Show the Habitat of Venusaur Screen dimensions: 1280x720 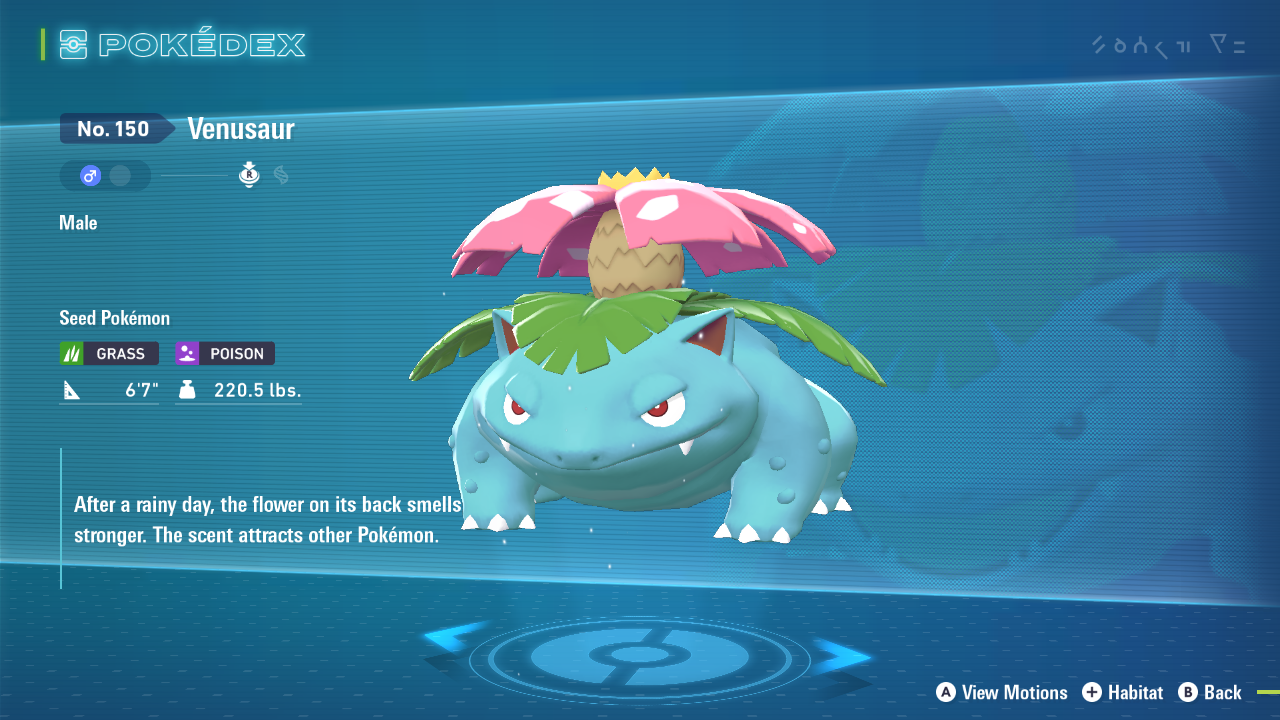point(1122,692)
